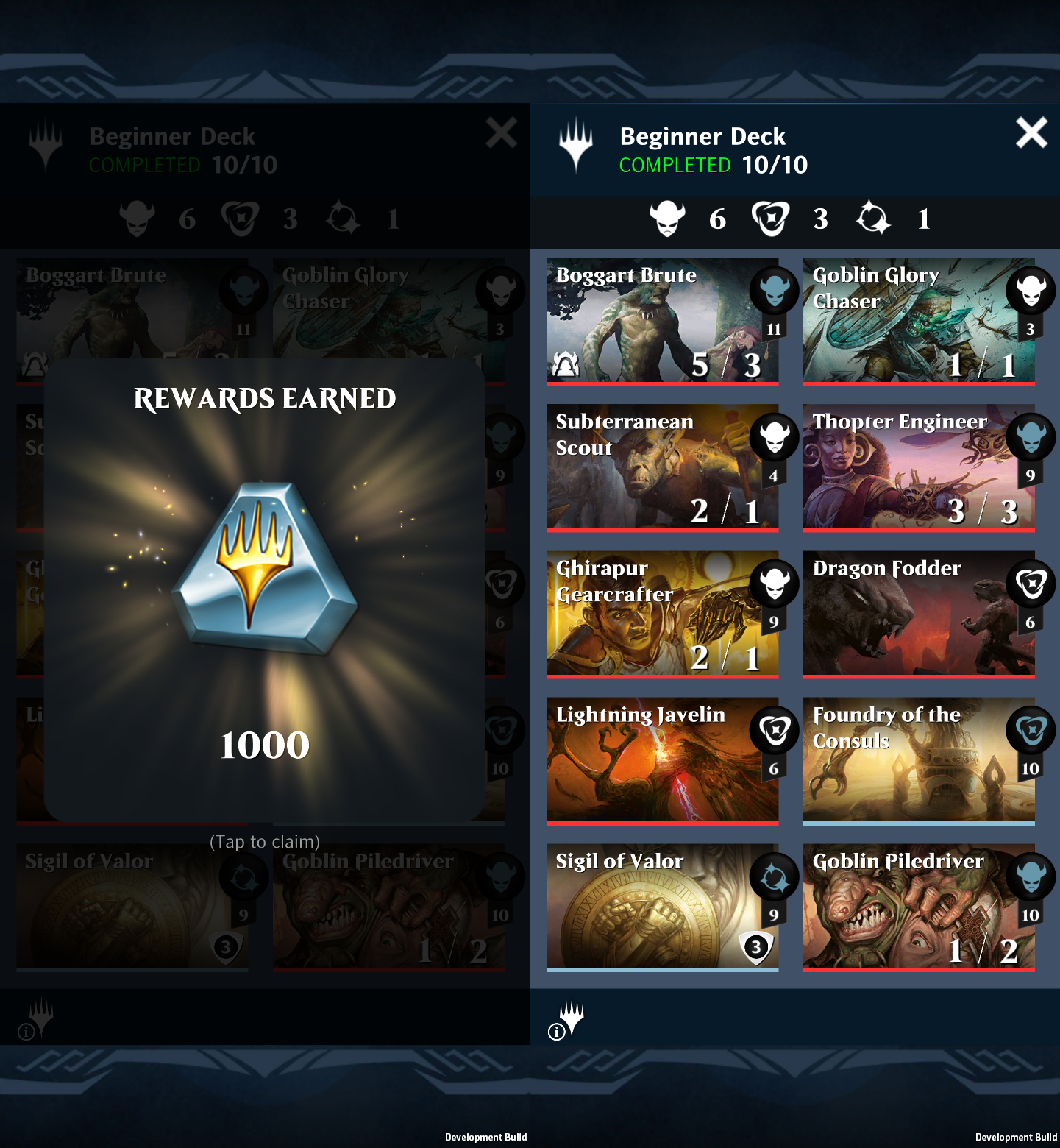Select the Thopter Engineer card

pyautogui.click(x=918, y=467)
